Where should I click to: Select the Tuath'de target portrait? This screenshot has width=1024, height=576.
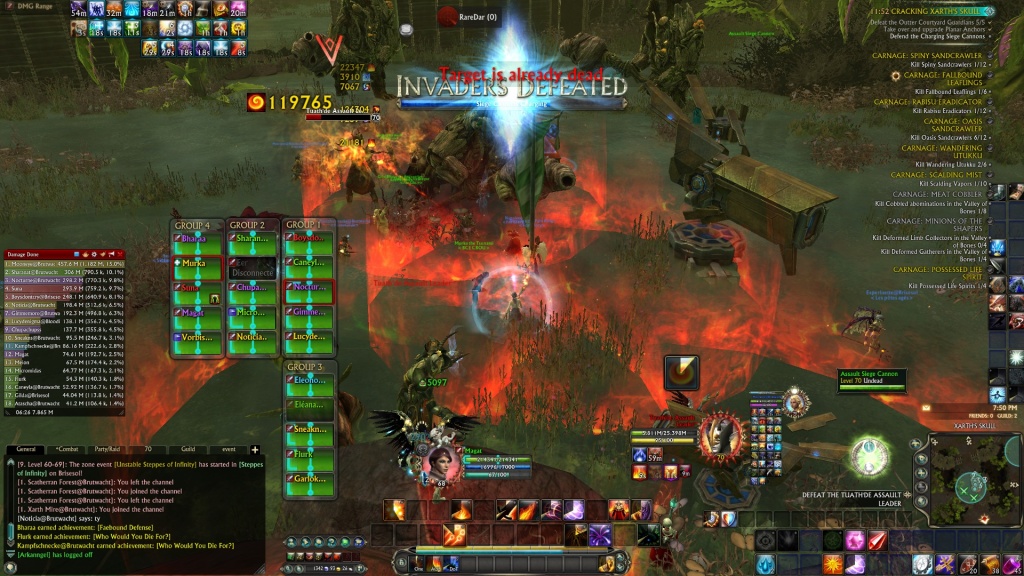[x=720, y=437]
